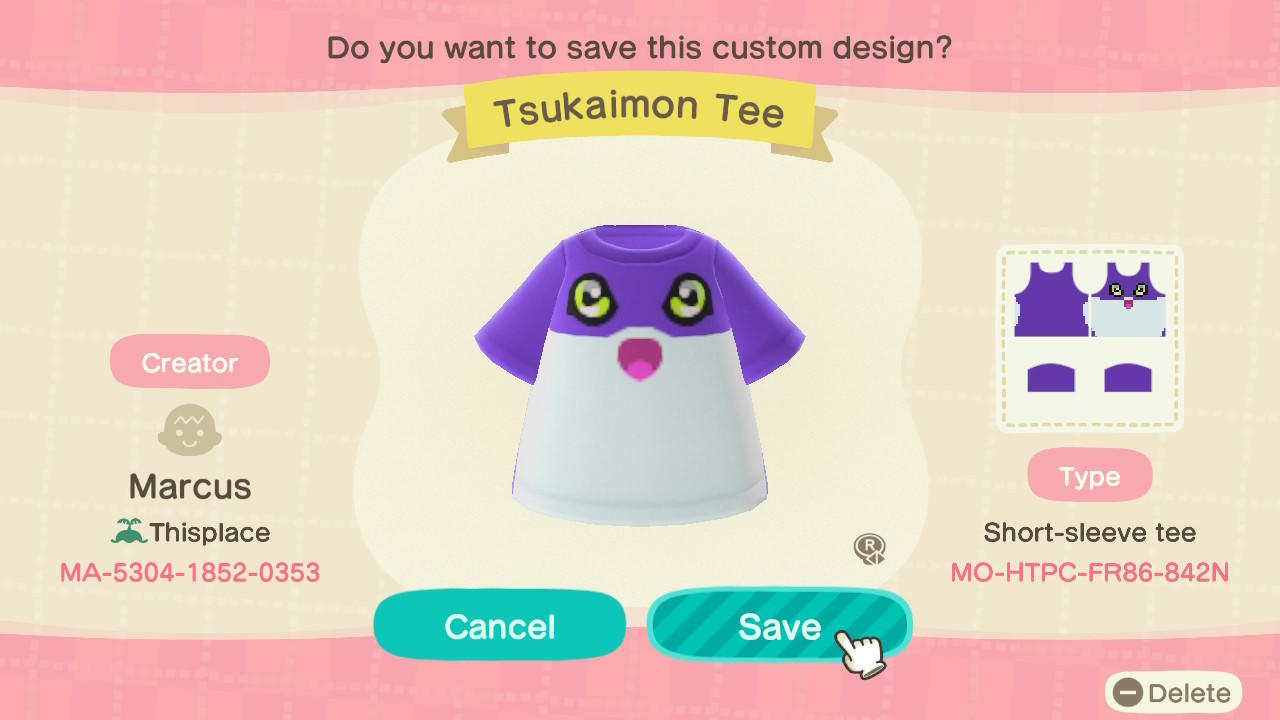
Task: Click the Type badge label
Action: (1089, 476)
